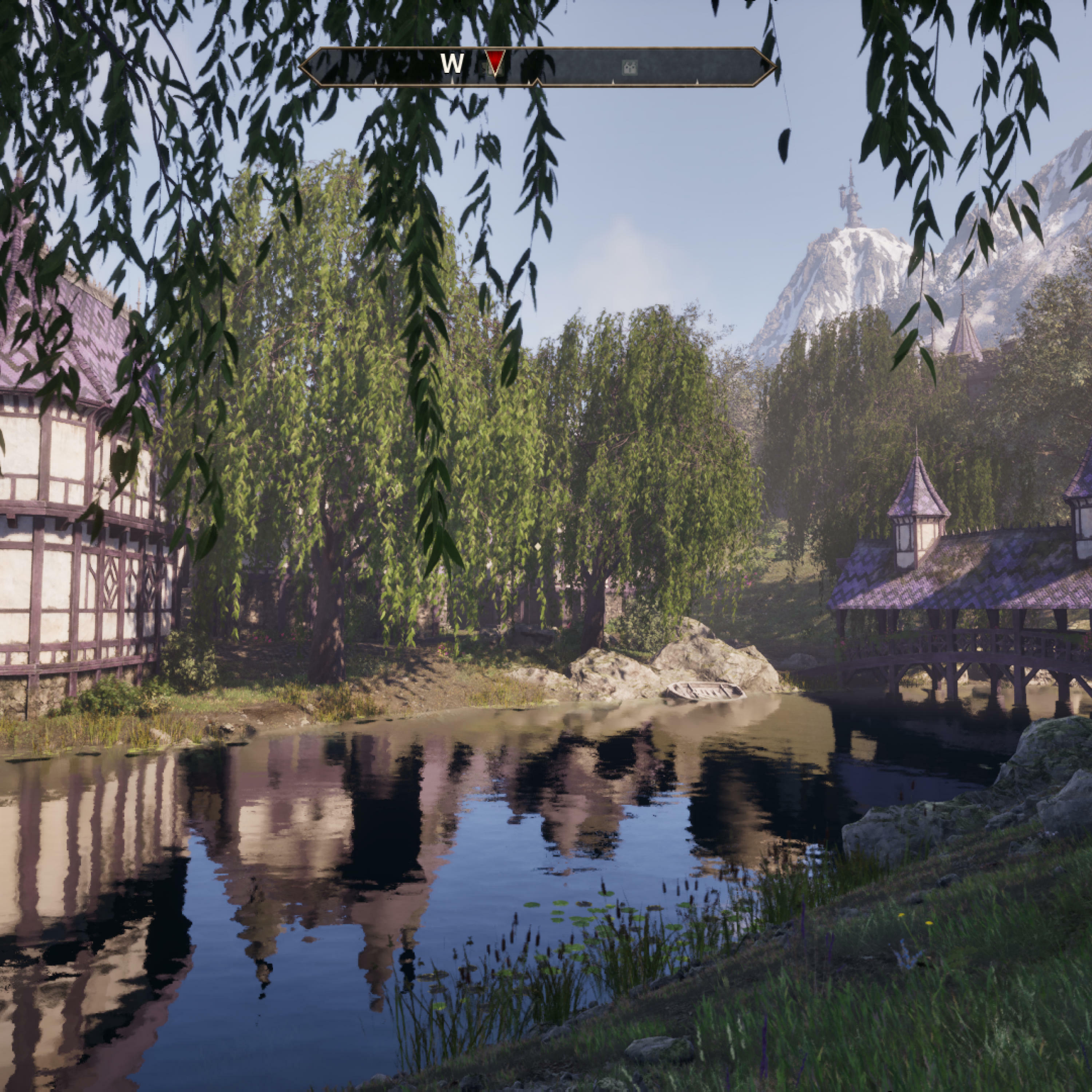Click the red quest marker on the compass

coord(495,62)
